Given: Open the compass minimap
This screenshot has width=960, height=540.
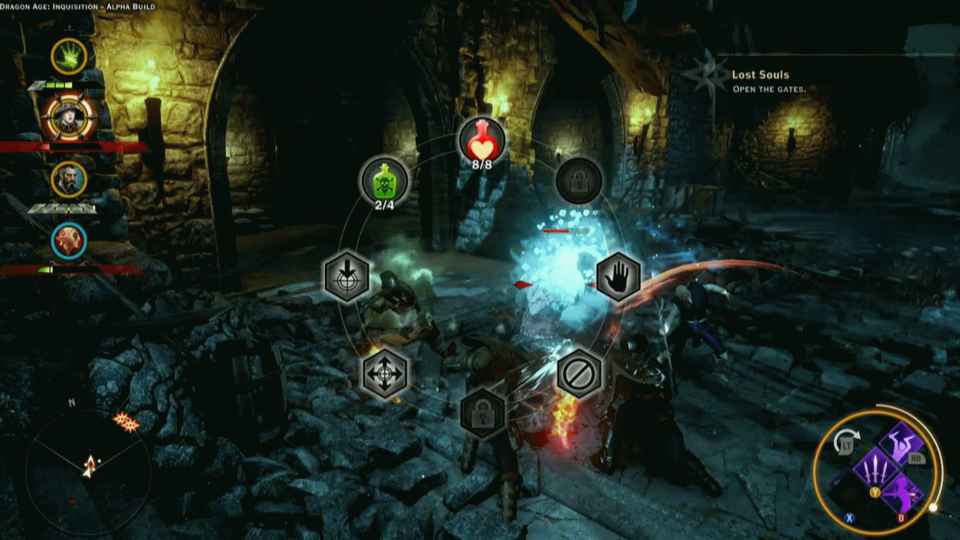Looking at the screenshot, I should [90, 462].
